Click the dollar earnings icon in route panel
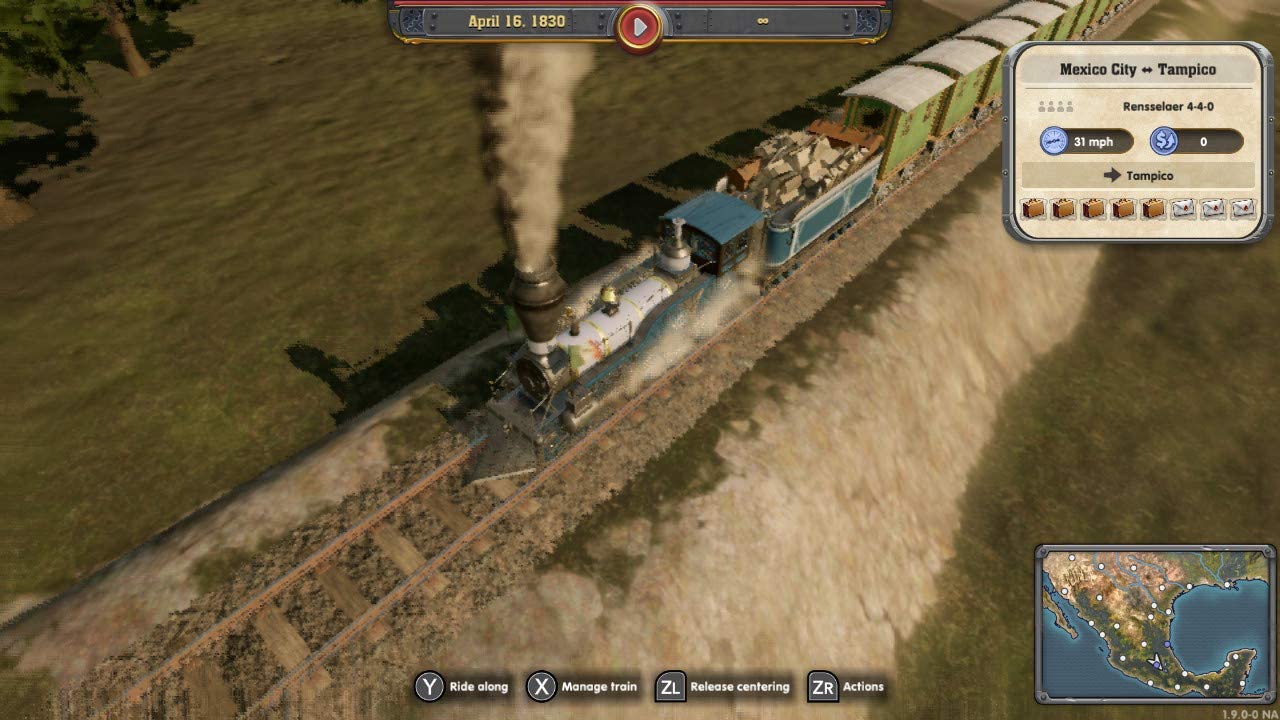1280x720 pixels. 1163,141
